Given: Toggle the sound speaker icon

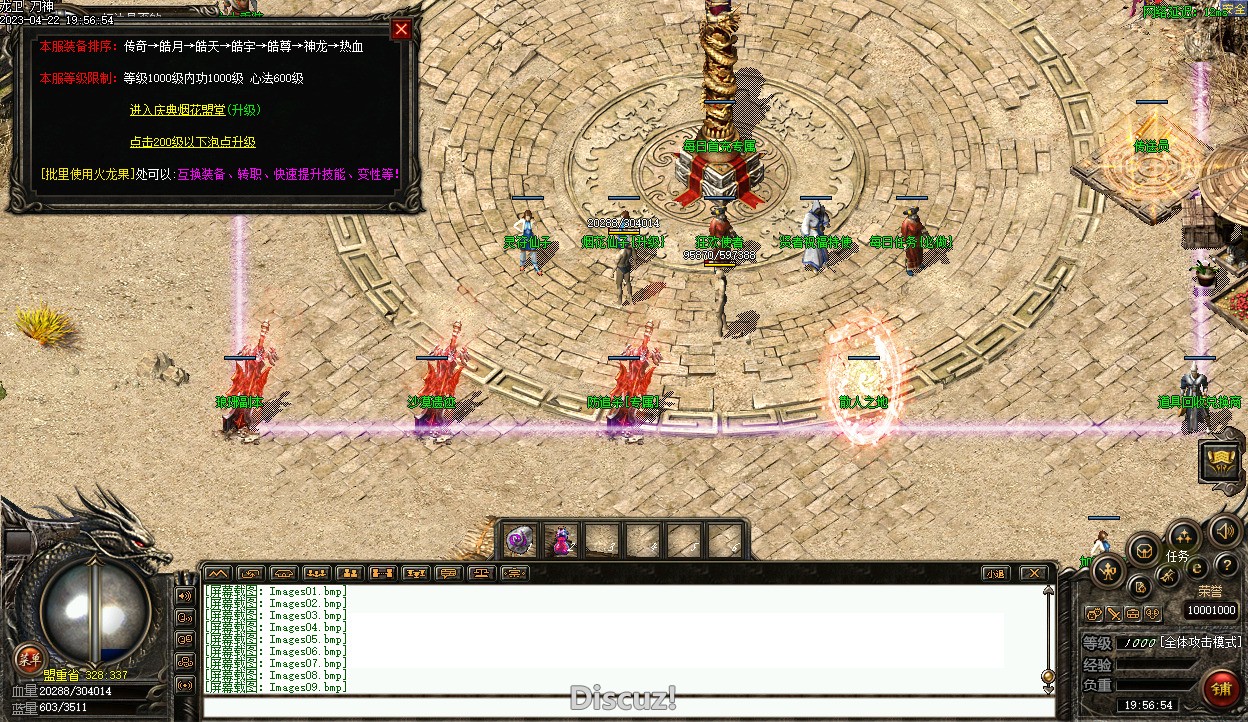Looking at the screenshot, I should 1224,530.
